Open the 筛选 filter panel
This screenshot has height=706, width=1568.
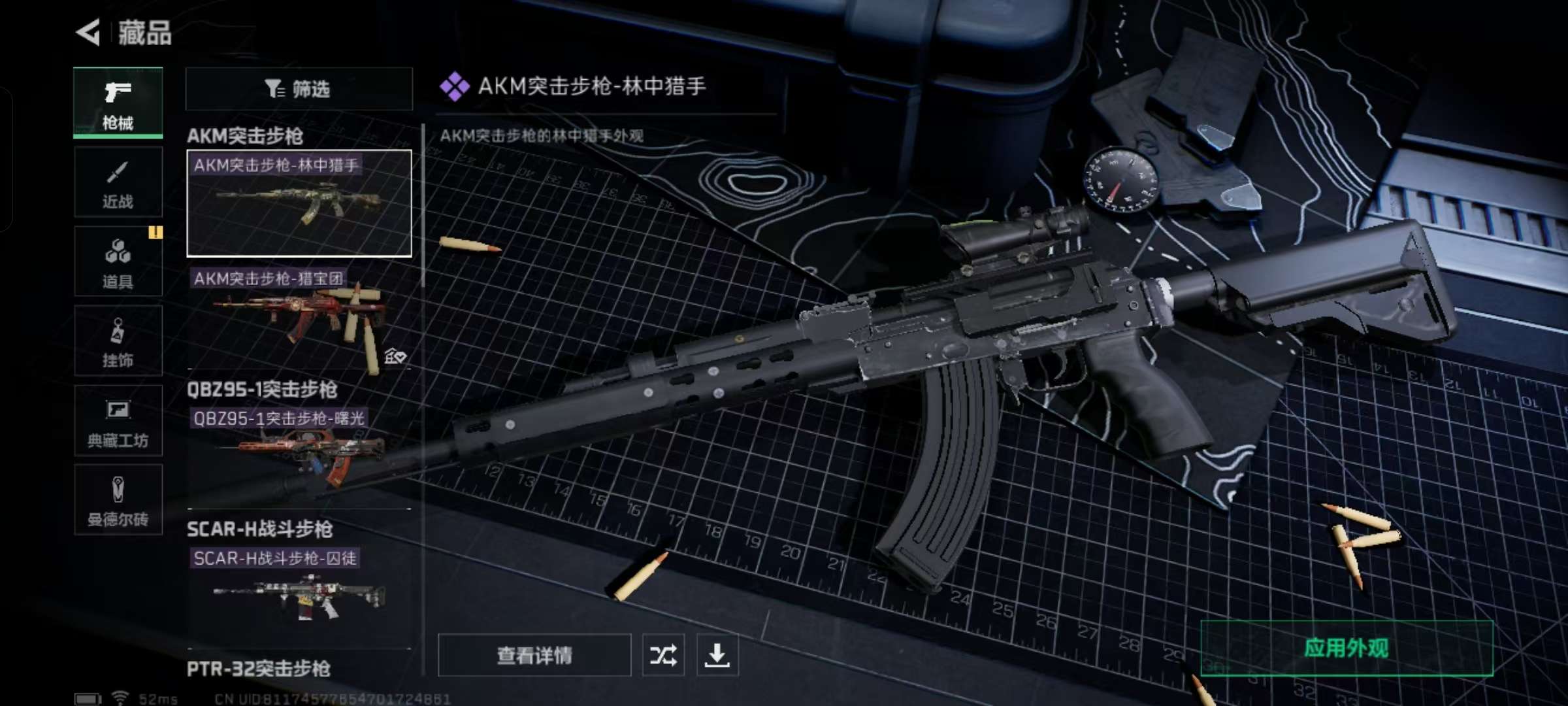(299, 90)
